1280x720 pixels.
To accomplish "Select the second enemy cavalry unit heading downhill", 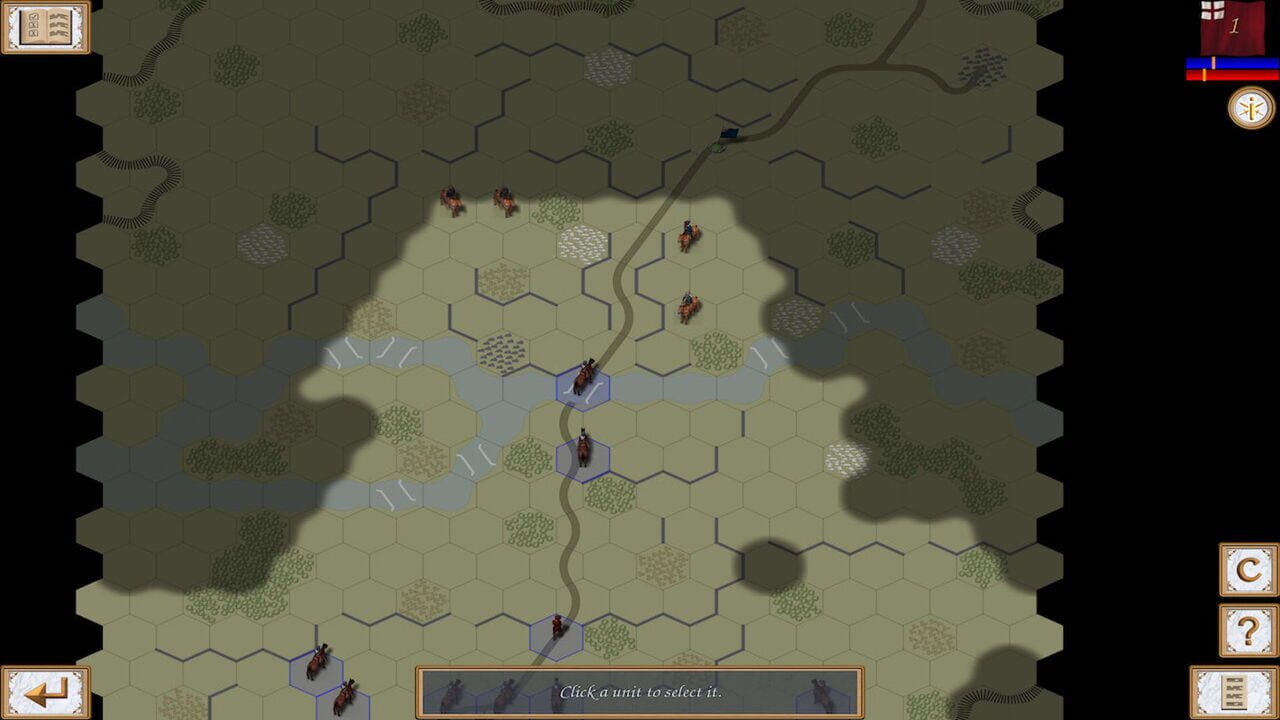I will 688,307.
